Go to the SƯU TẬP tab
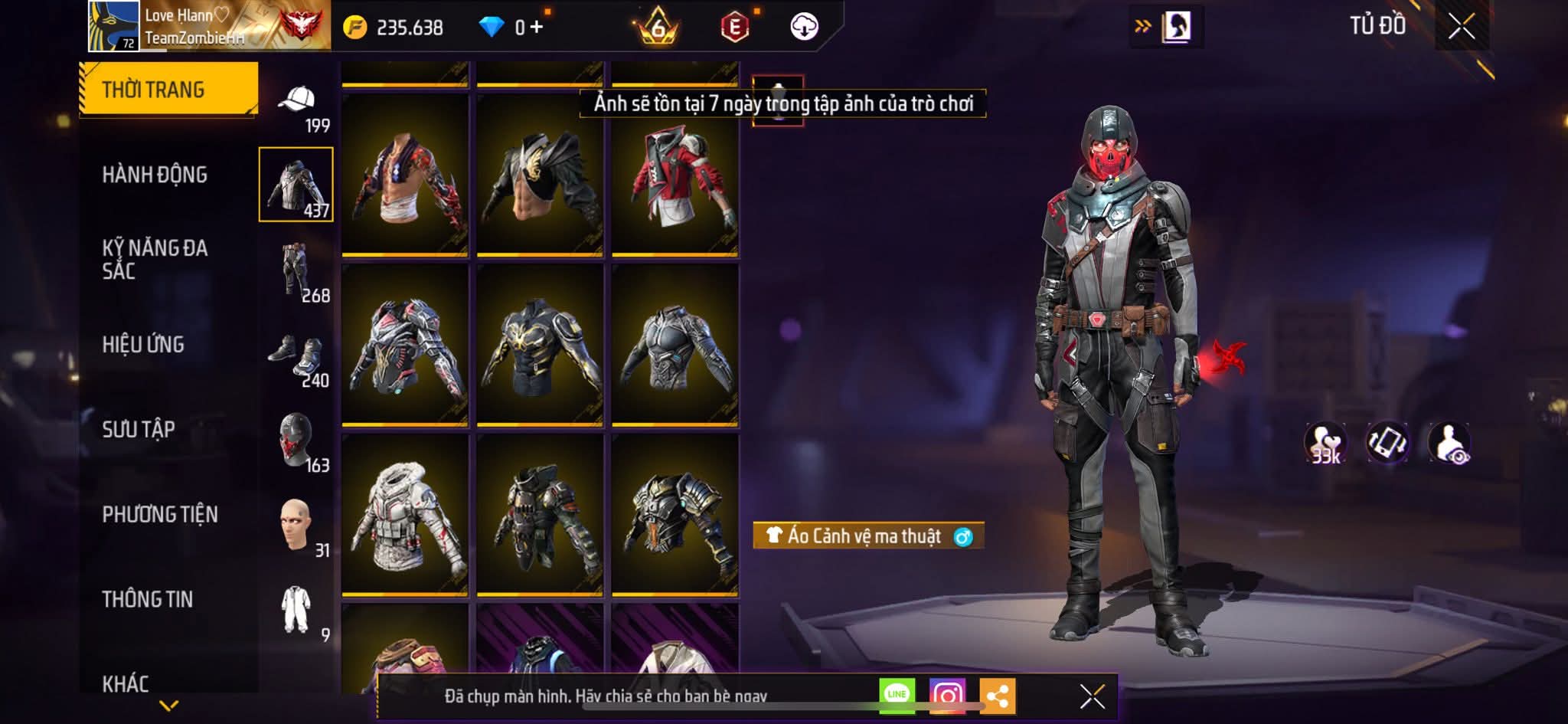 coord(139,429)
